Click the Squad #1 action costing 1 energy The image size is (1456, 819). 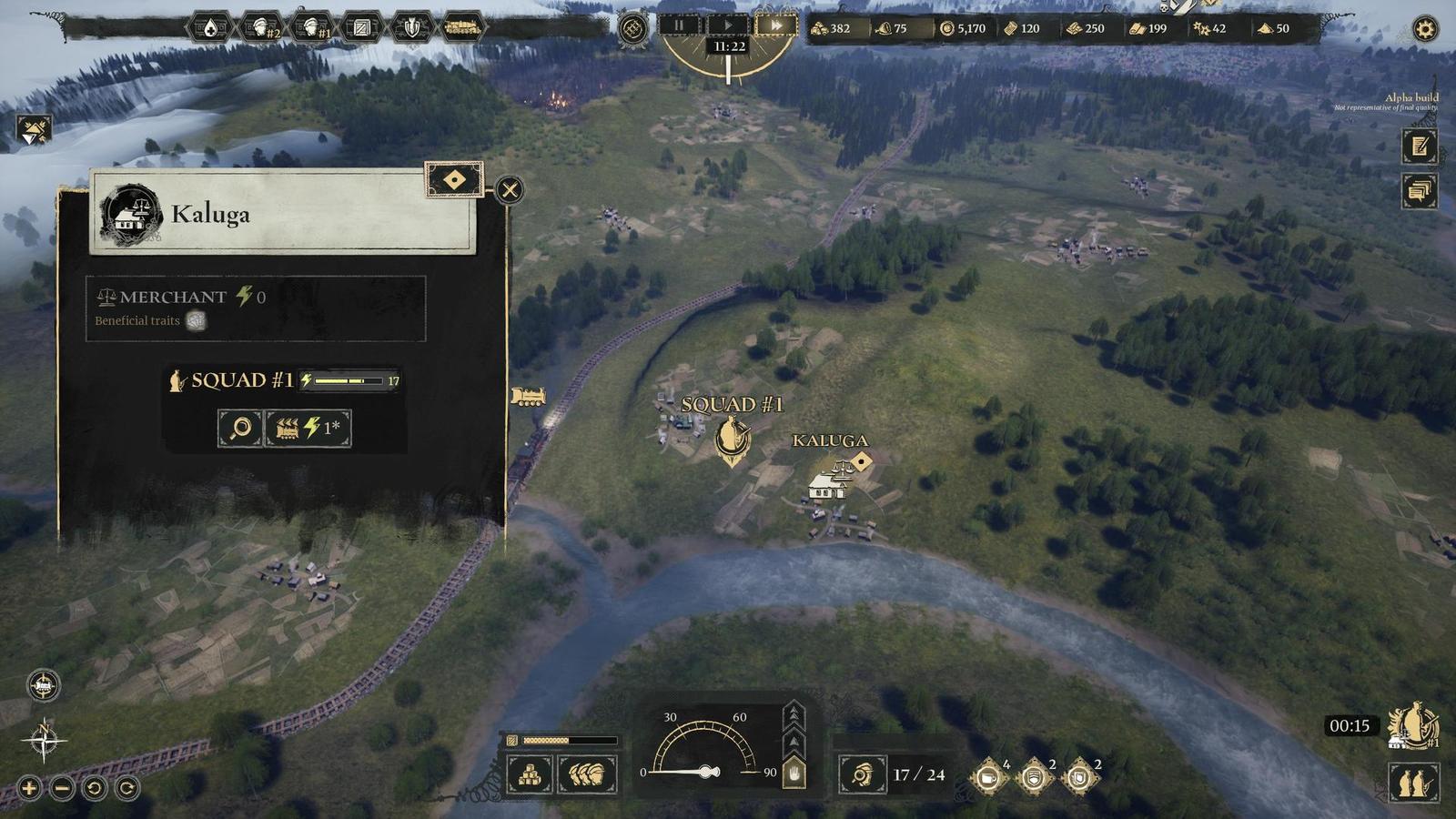coord(308,428)
